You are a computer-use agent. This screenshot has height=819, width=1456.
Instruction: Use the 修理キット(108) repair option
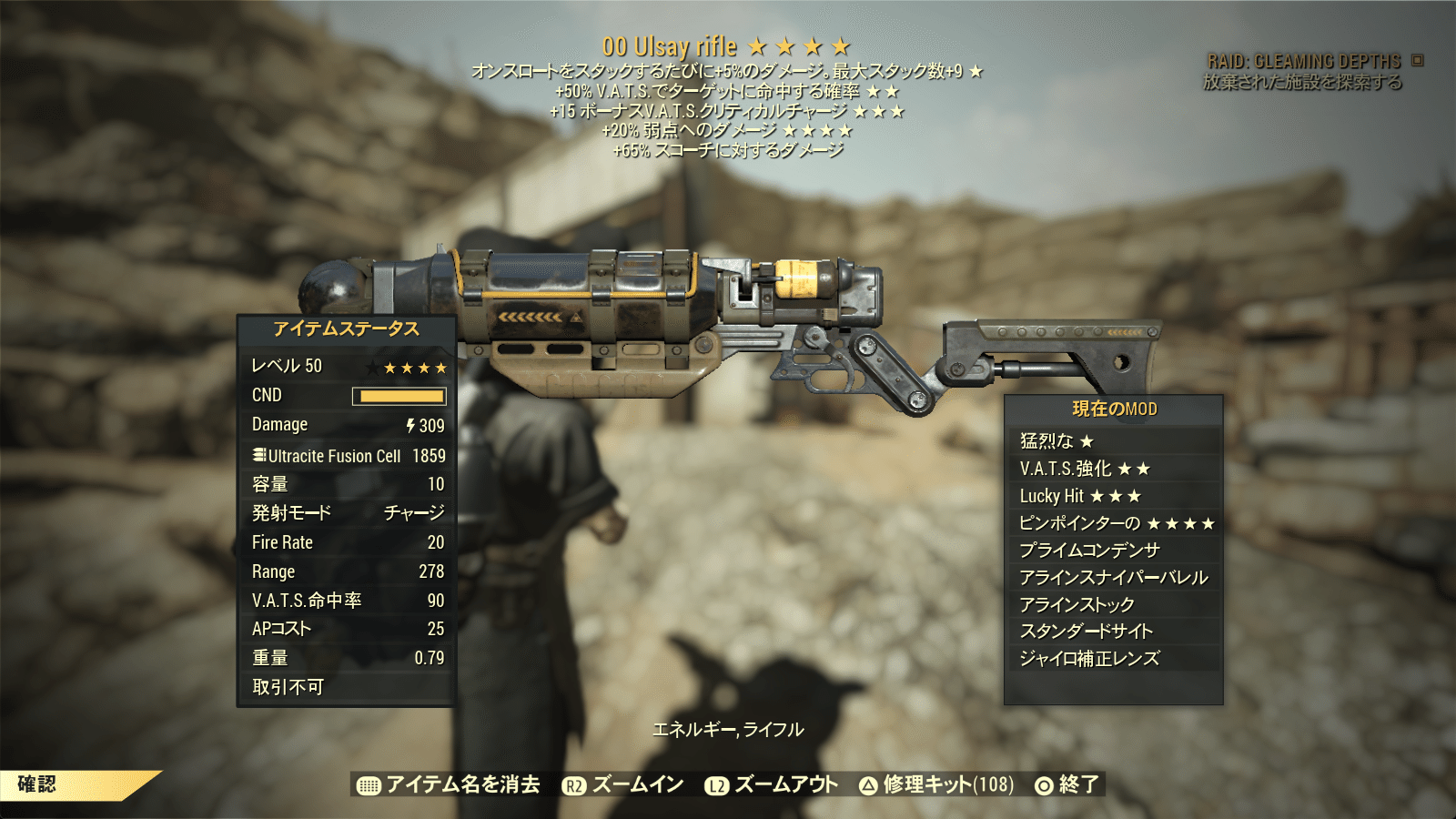936,784
